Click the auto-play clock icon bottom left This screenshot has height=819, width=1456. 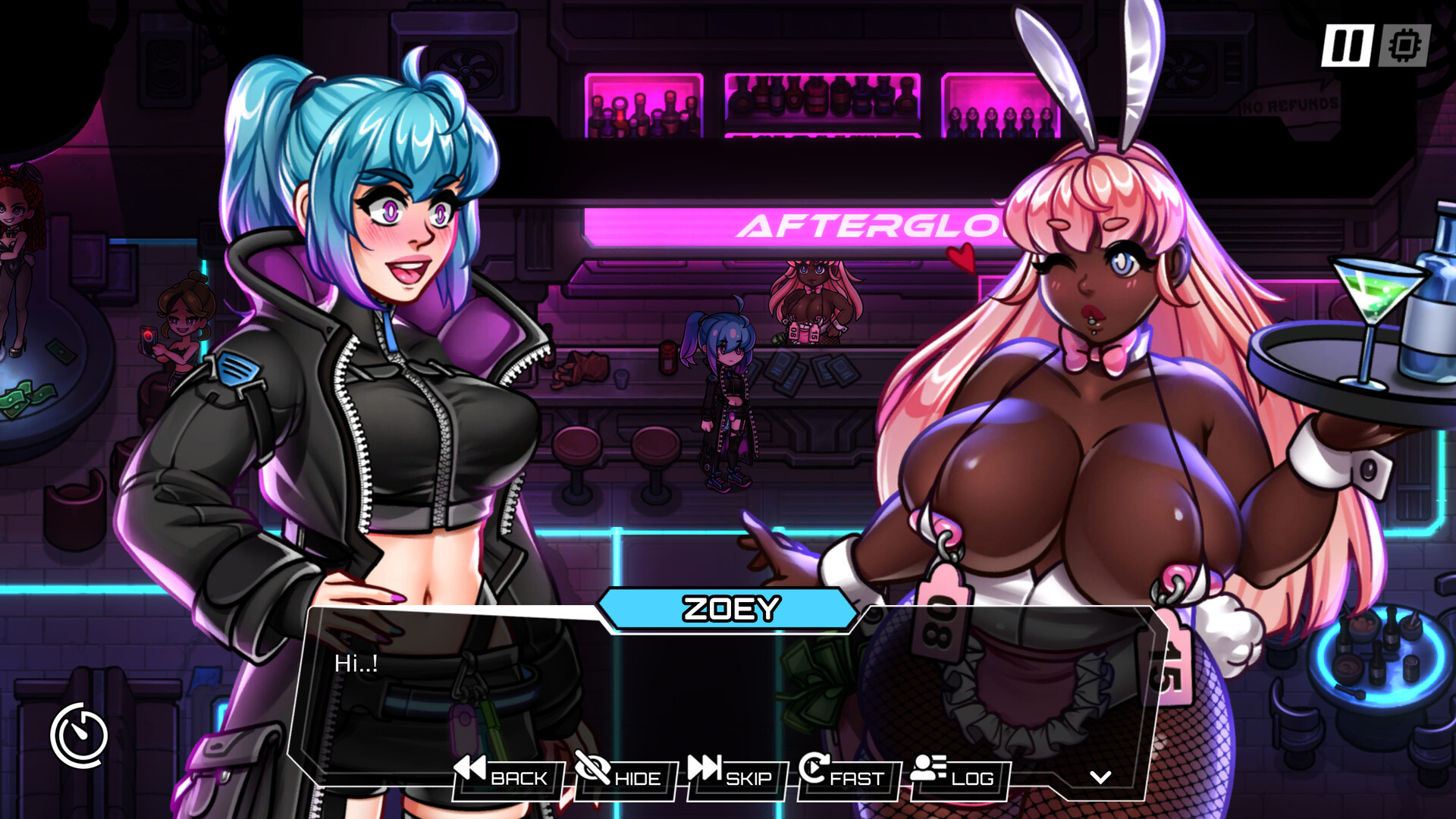(81, 733)
